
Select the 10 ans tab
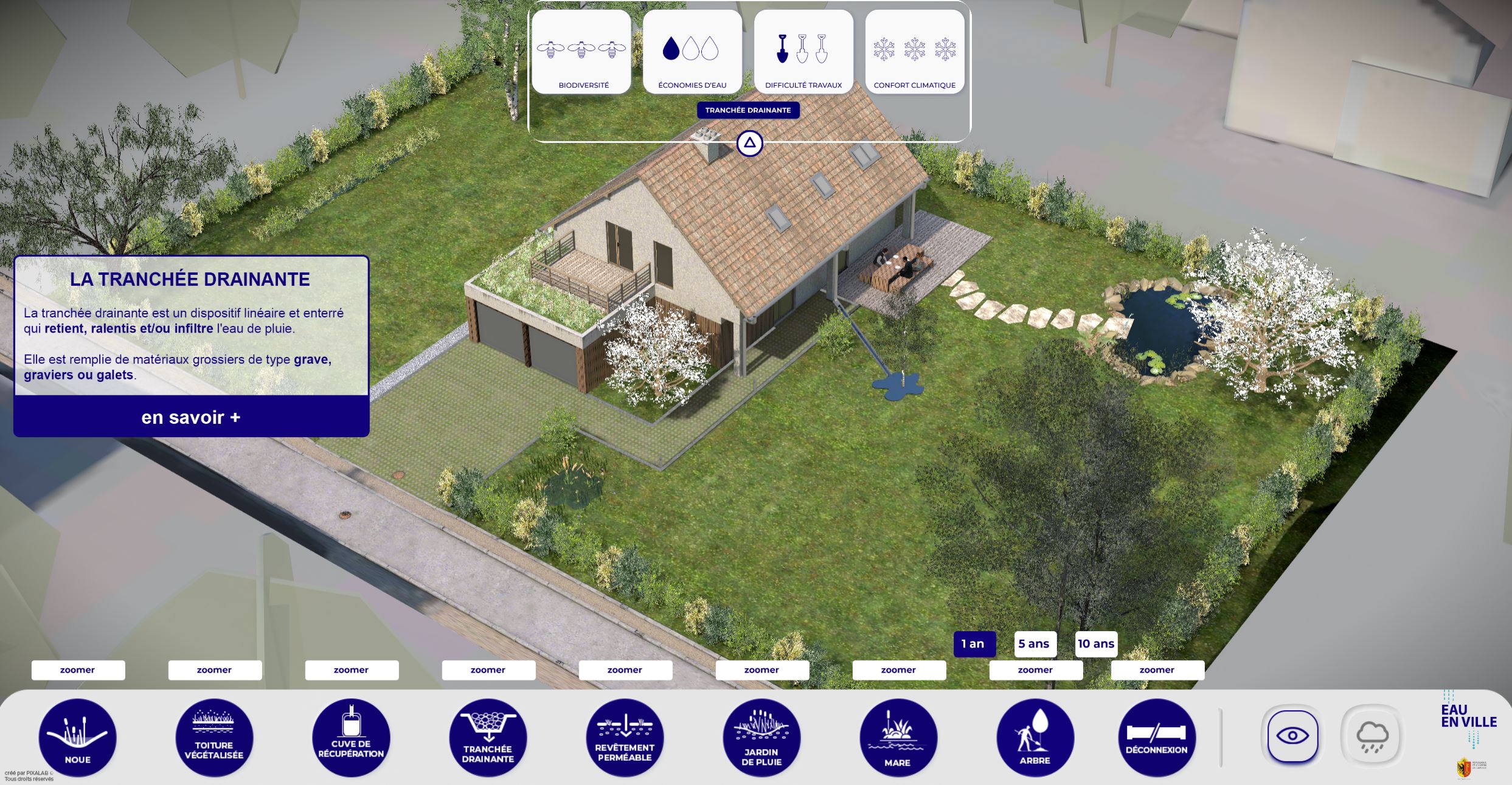(1096, 643)
